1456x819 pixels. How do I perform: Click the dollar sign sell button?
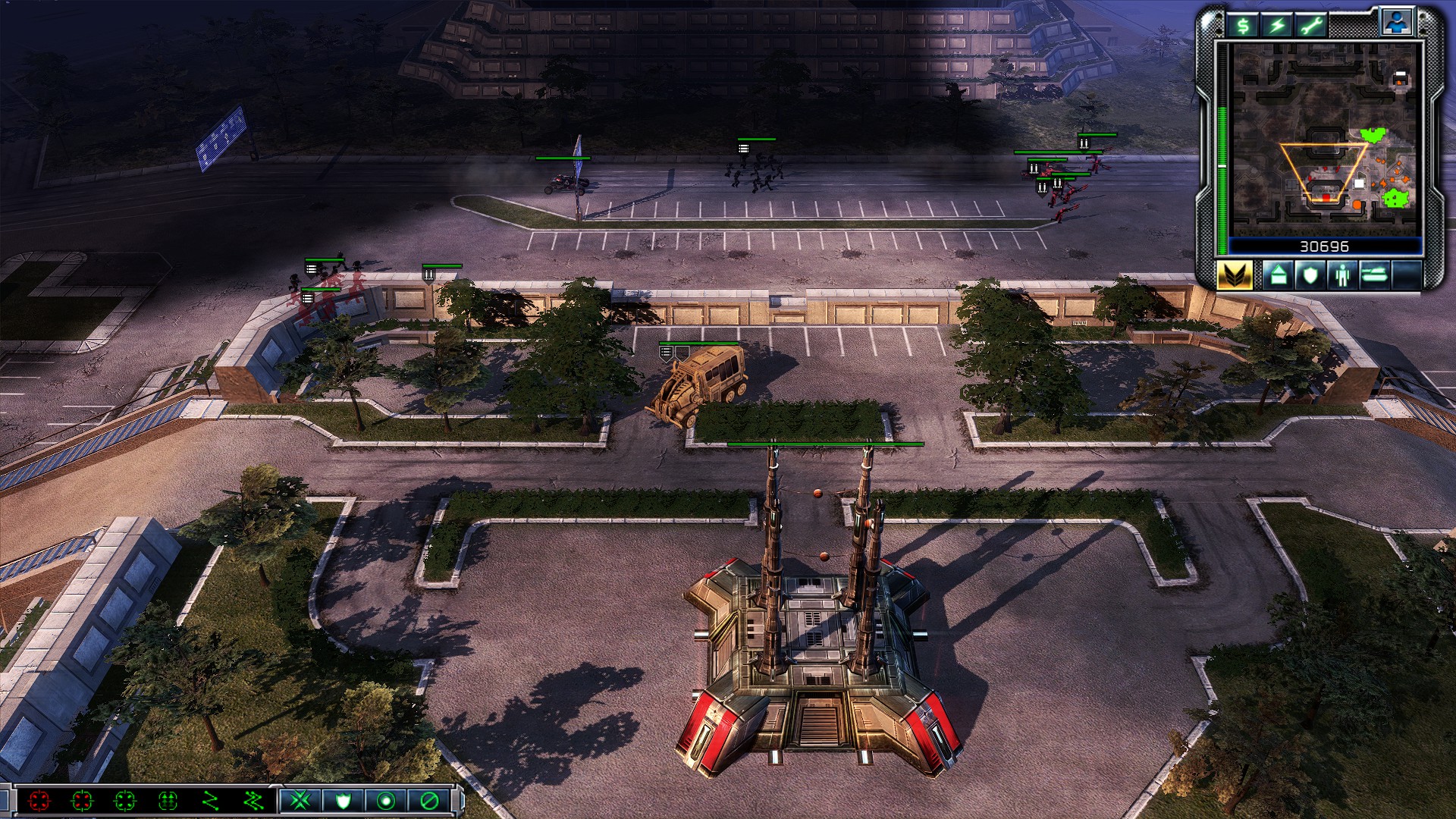pyautogui.click(x=1243, y=27)
